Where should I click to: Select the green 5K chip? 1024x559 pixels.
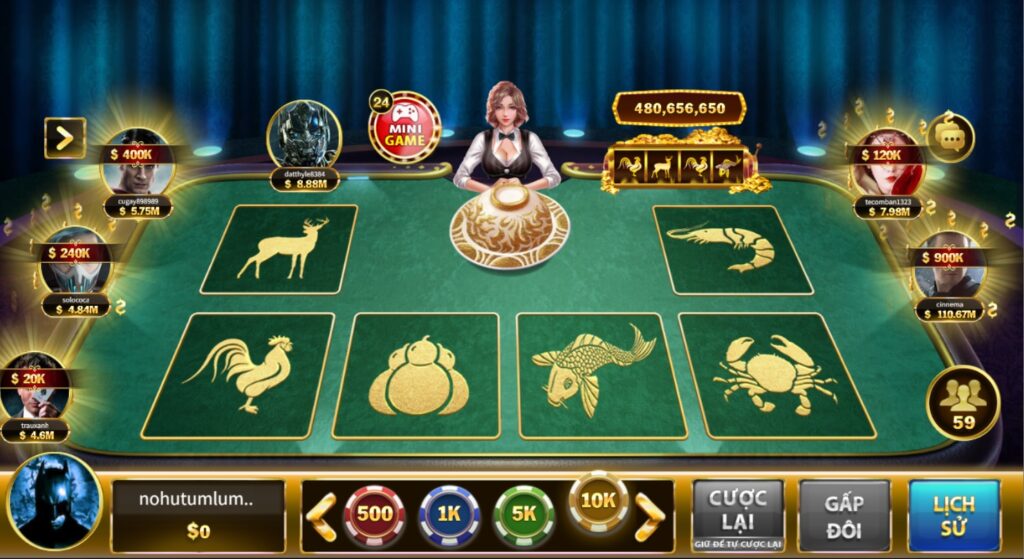523,515
